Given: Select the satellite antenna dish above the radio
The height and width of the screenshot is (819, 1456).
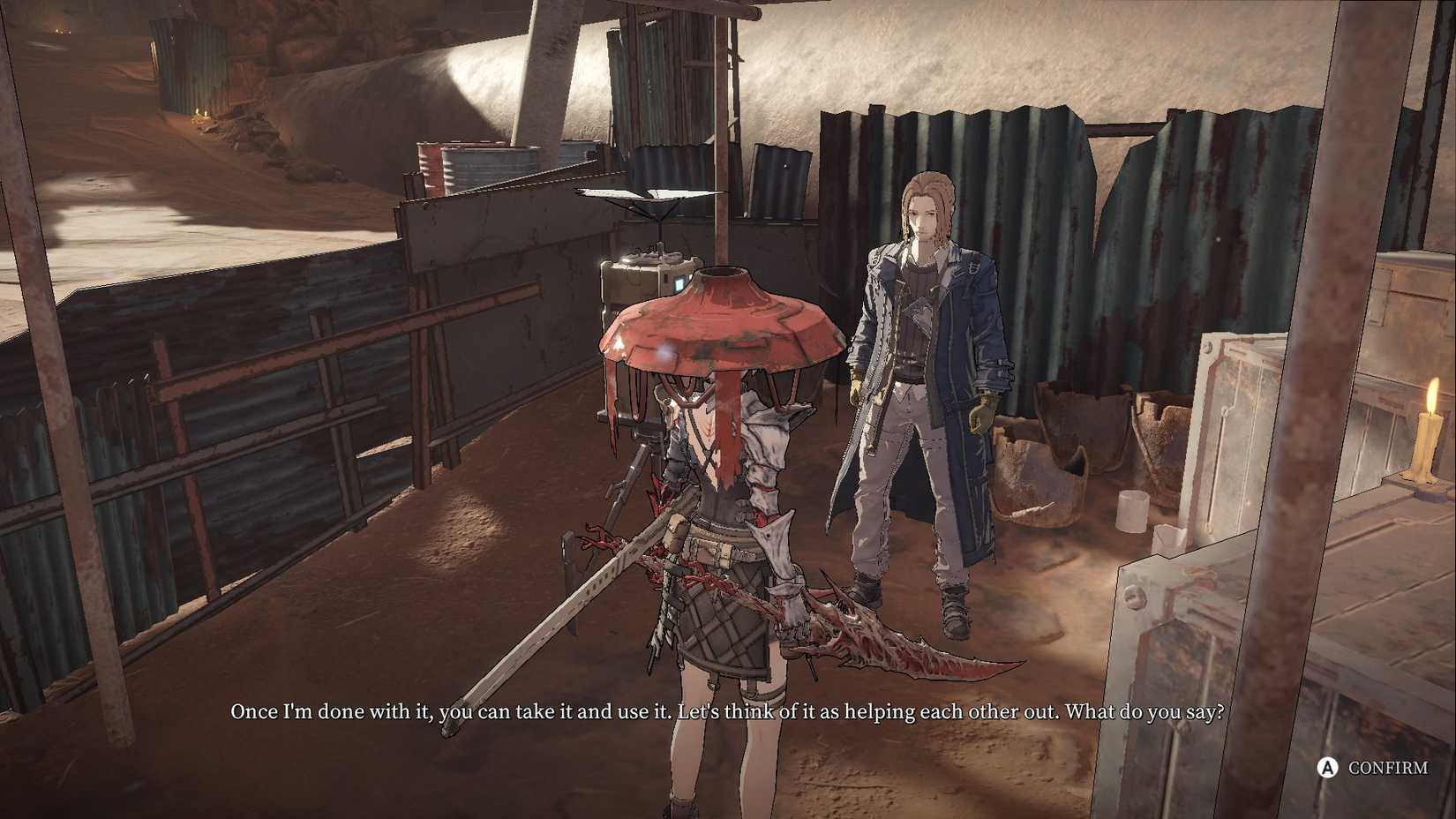Looking at the screenshot, I should click(649, 194).
